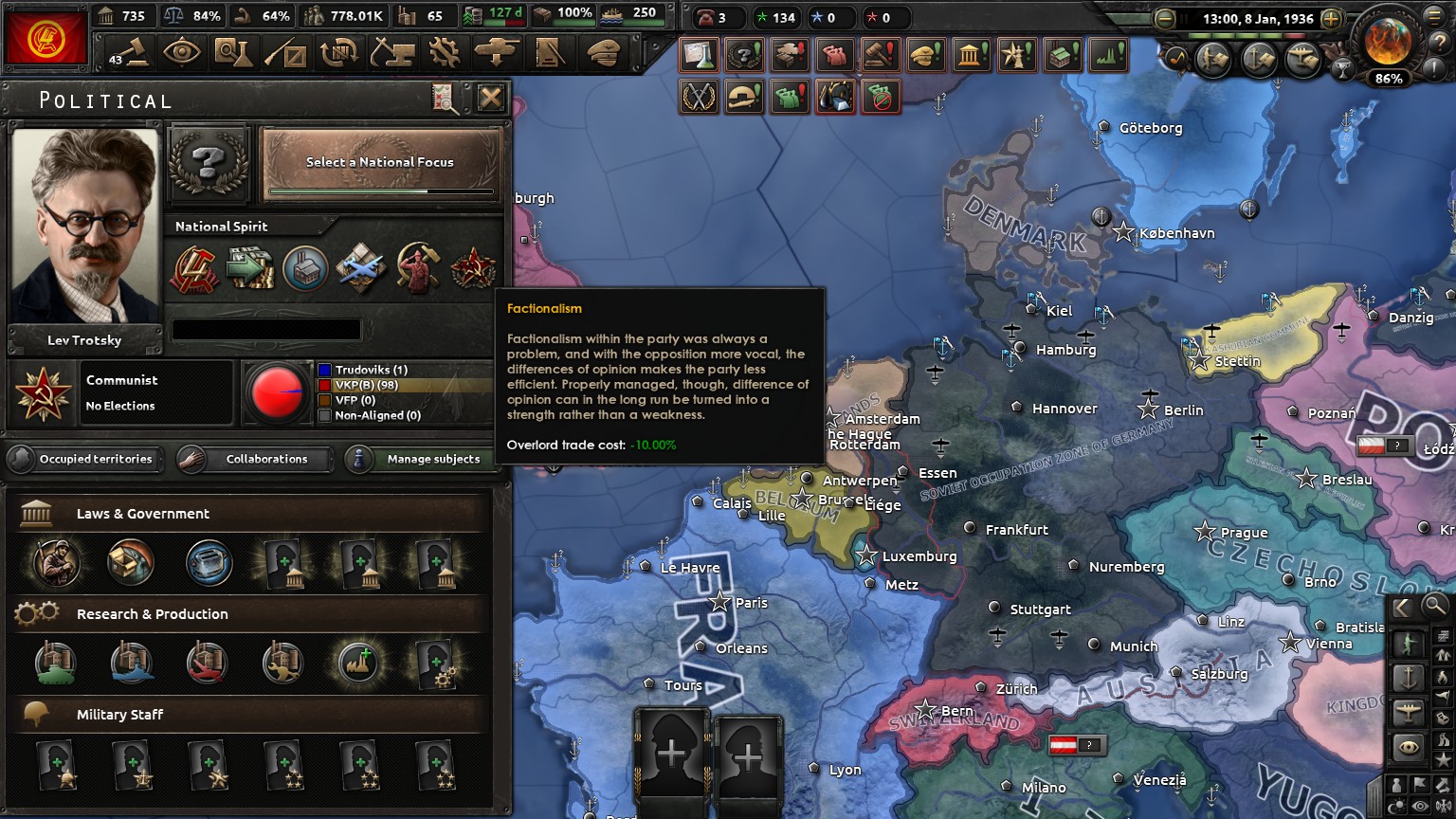The width and height of the screenshot is (1456, 819).
Task: Click the naval anchor filter in the bottom-right panel
Action: (1408, 676)
